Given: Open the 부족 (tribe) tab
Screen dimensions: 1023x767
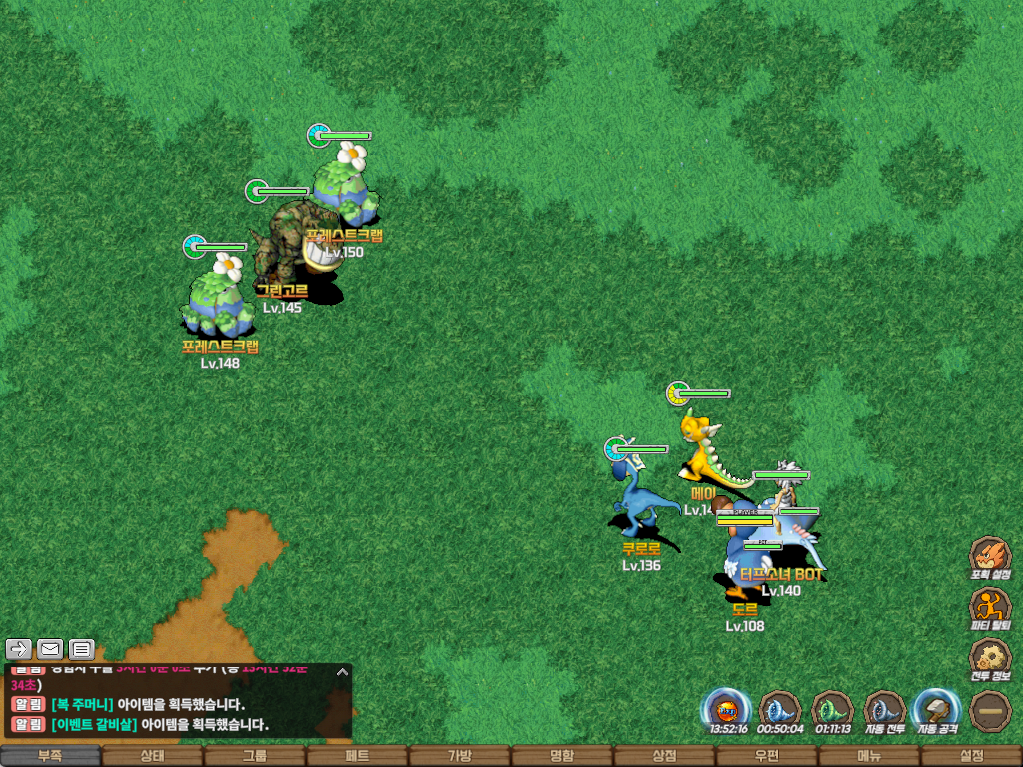Looking at the screenshot, I should point(50,756).
